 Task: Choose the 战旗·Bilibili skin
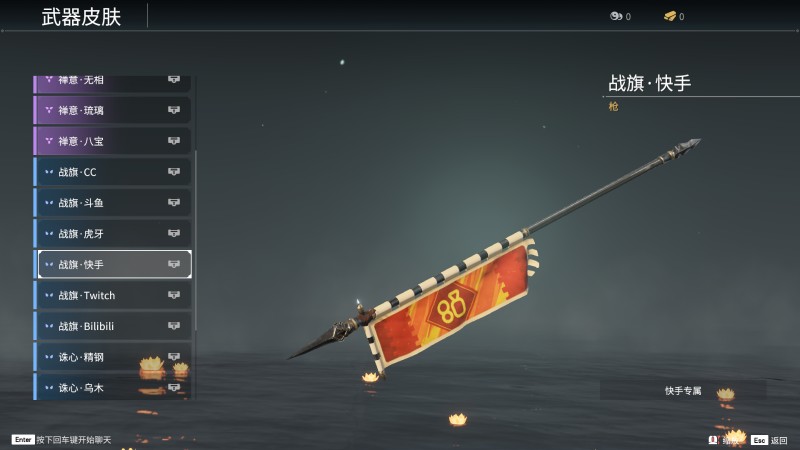coord(112,327)
